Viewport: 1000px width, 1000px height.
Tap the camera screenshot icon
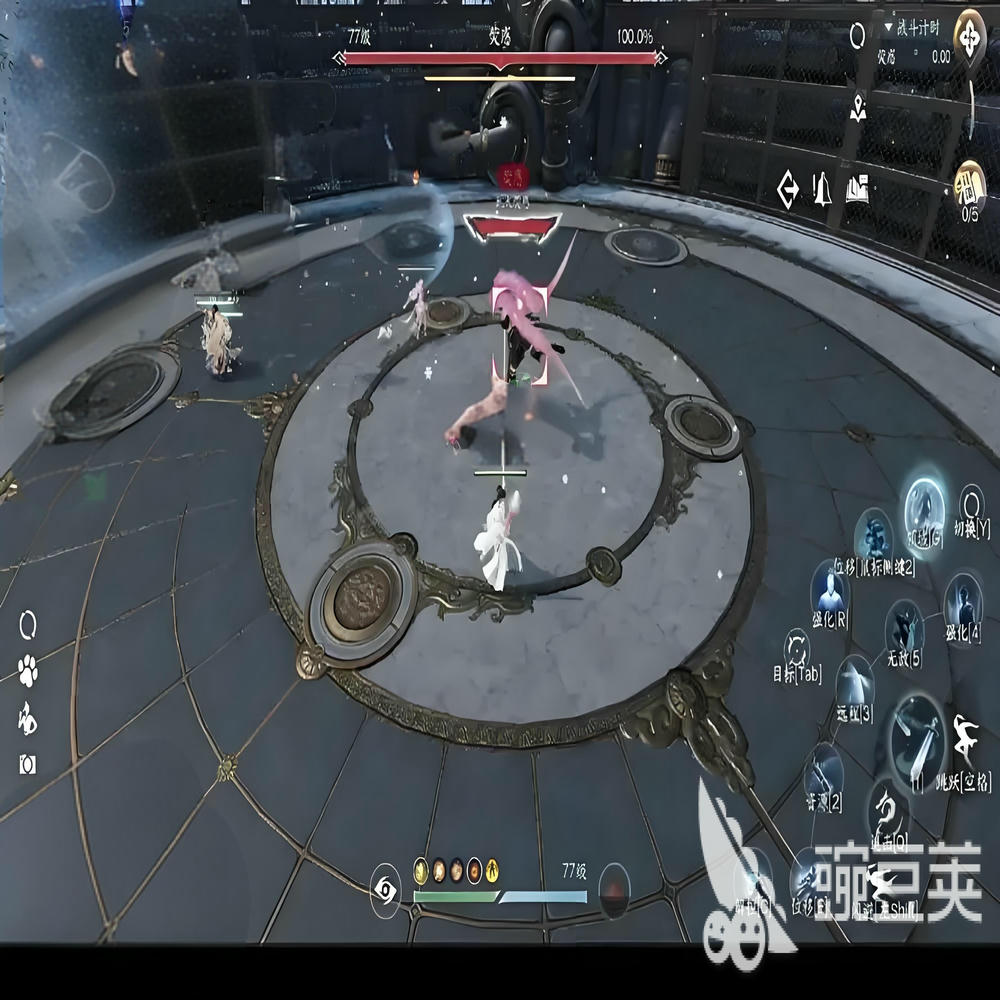28,765
